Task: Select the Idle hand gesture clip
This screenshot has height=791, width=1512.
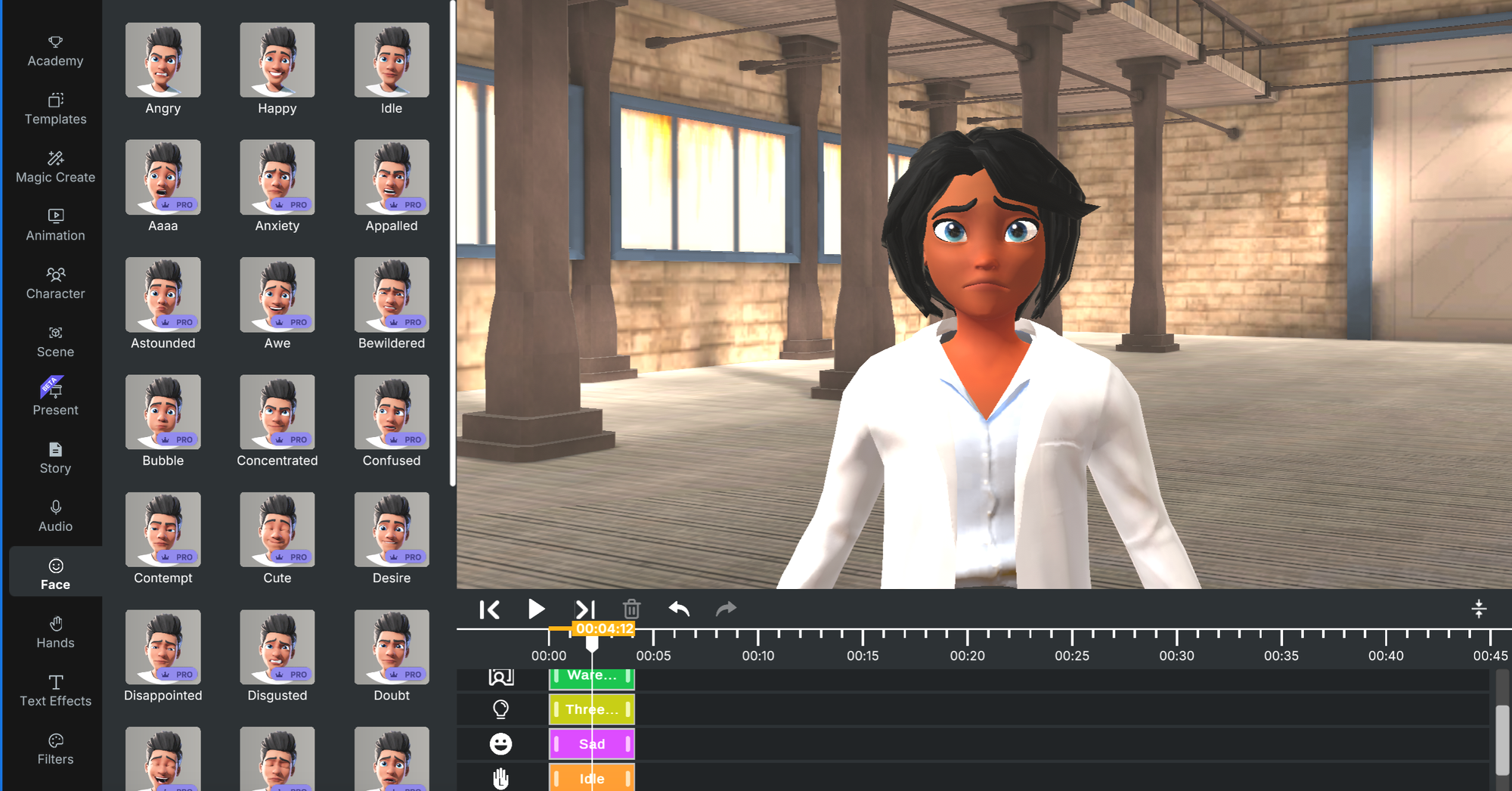Action: tap(592, 778)
